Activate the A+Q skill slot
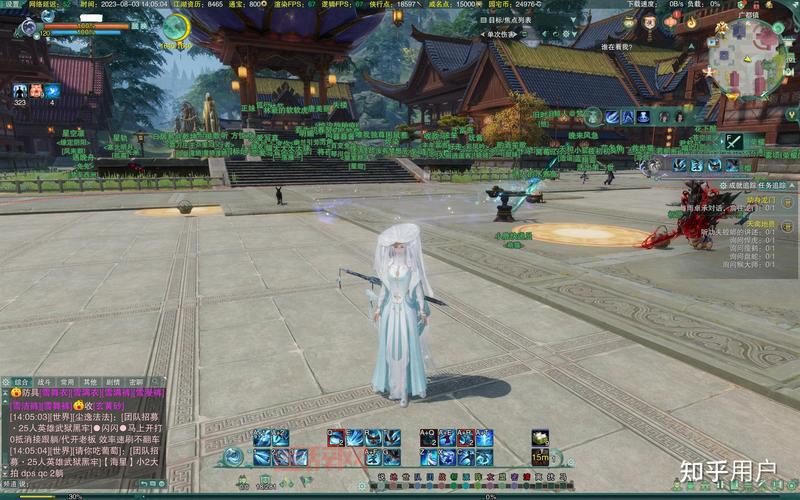The image size is (800, 500). (x=428, y=438)
